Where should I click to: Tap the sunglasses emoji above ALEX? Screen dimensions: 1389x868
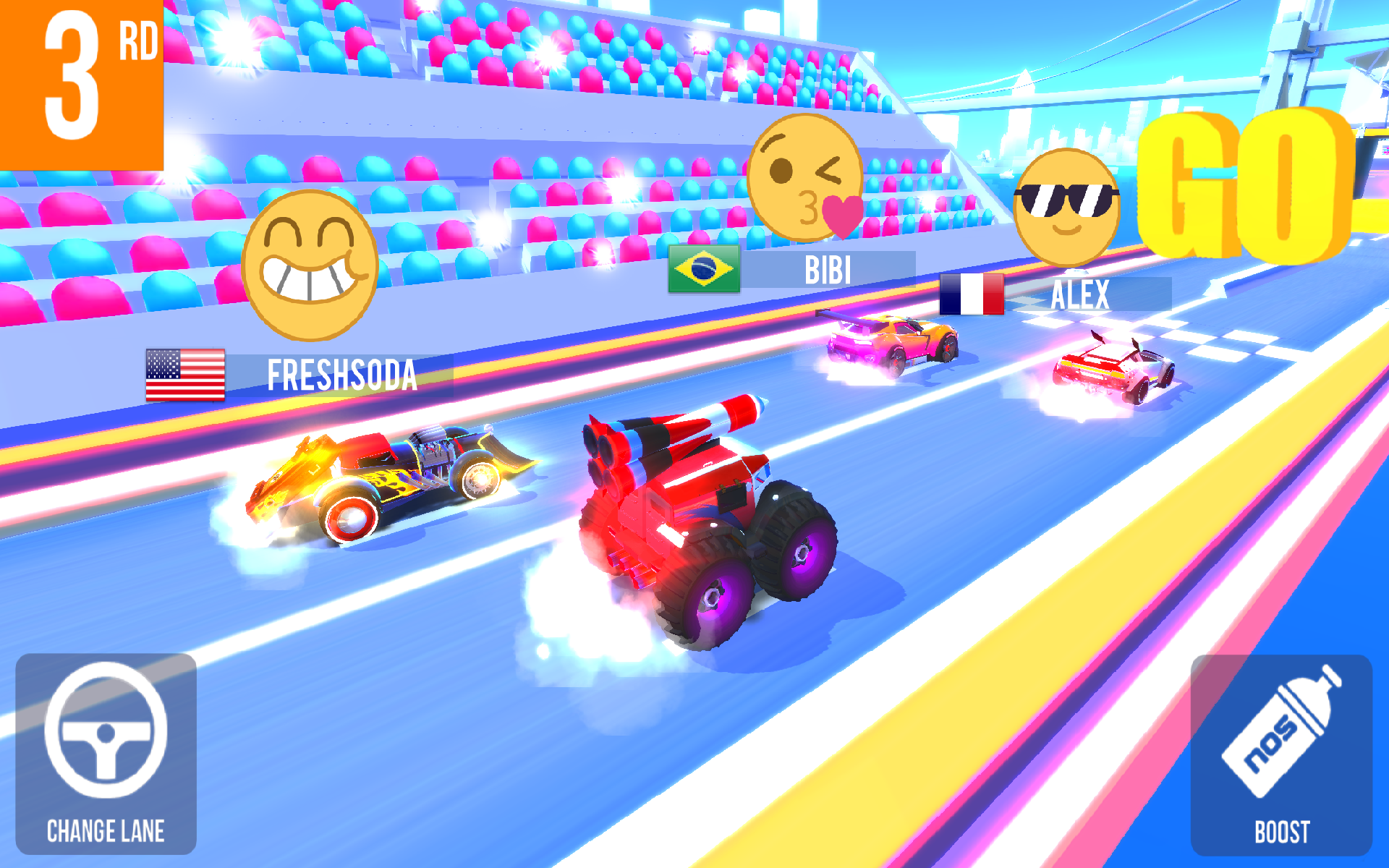(1069, 206)
